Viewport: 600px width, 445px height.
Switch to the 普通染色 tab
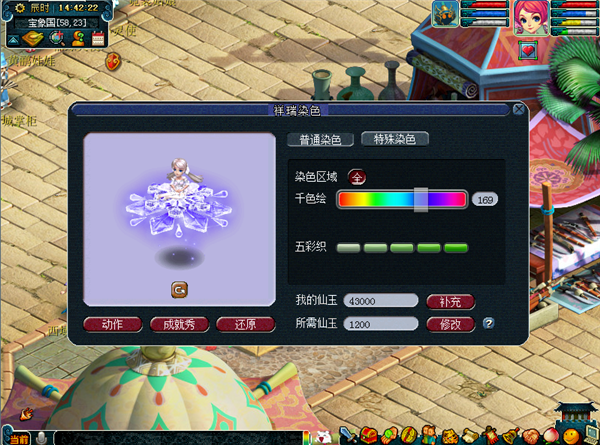320,140
